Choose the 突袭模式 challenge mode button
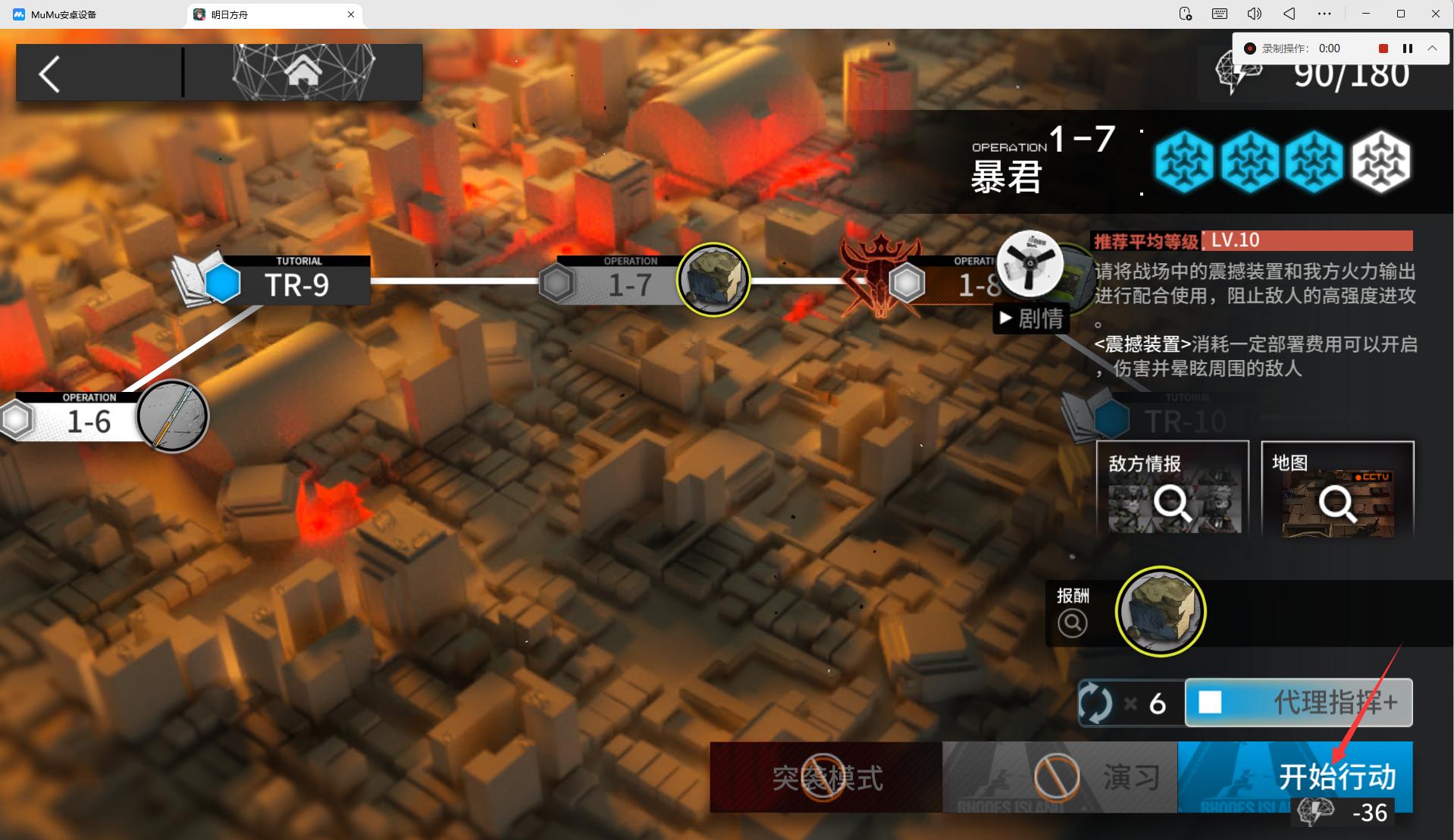 coord(826,777)
